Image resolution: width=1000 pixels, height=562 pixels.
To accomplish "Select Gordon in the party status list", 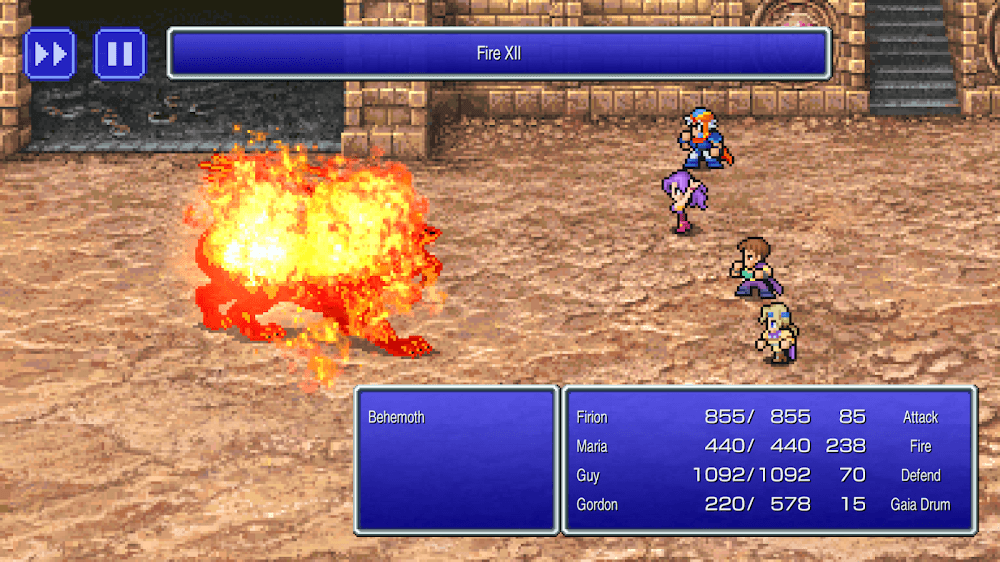I will pos(596,504).
